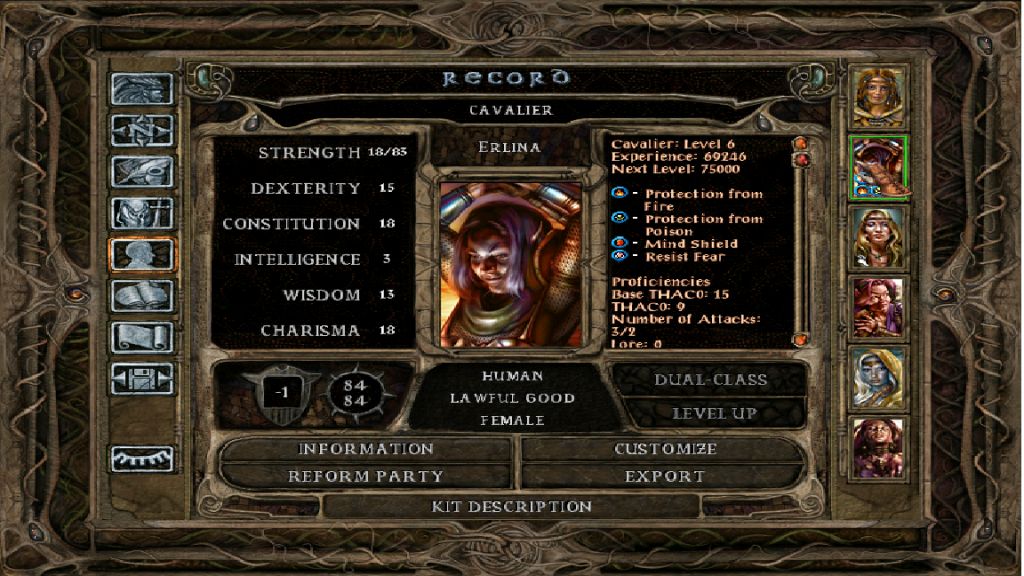Open the inventory armor icon
The height and width of the screenshot is (576, 1024).
pyautogui.click(x=142, y=213)
